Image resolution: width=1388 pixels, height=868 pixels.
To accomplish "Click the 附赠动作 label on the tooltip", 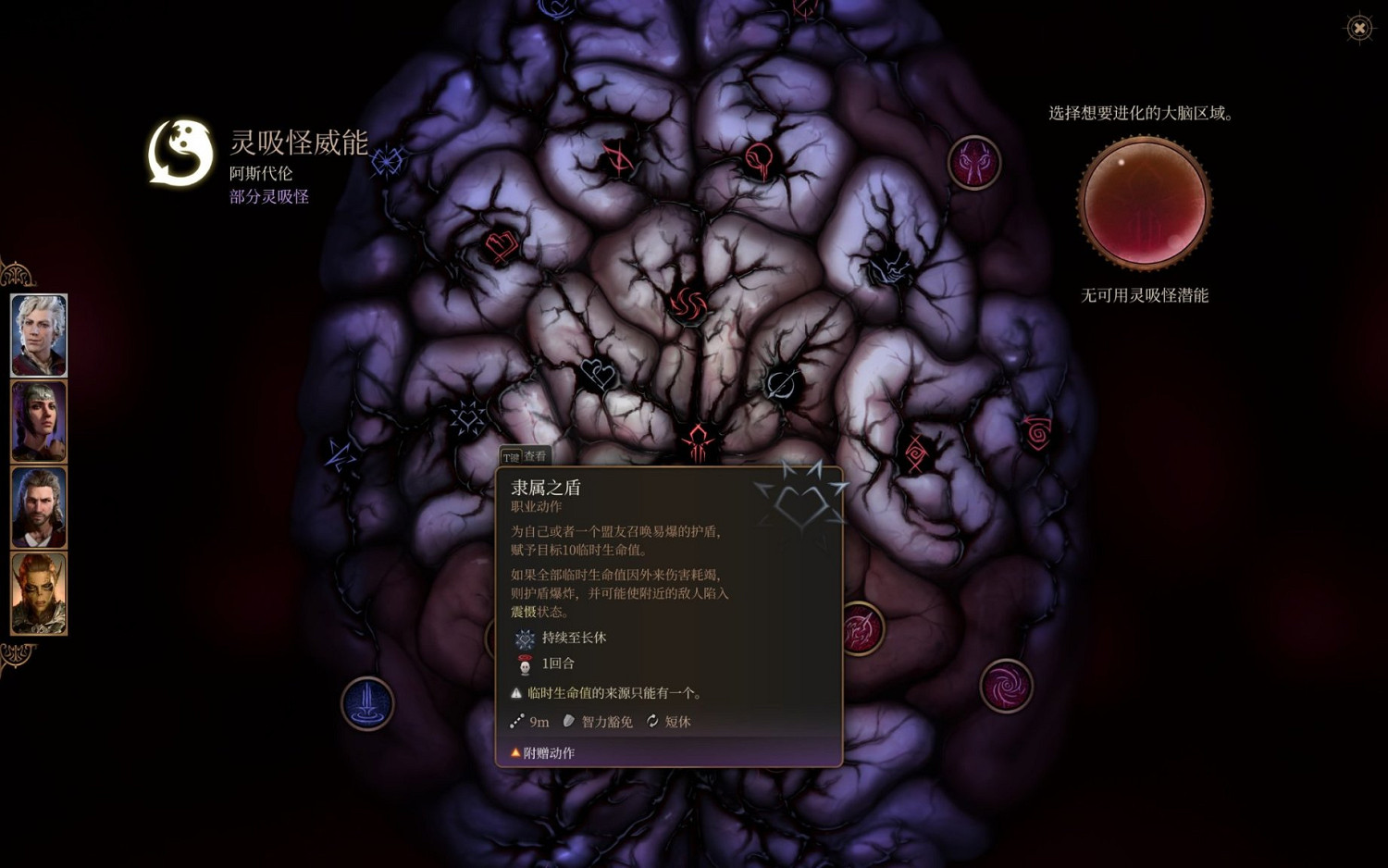I will [551, 752].
